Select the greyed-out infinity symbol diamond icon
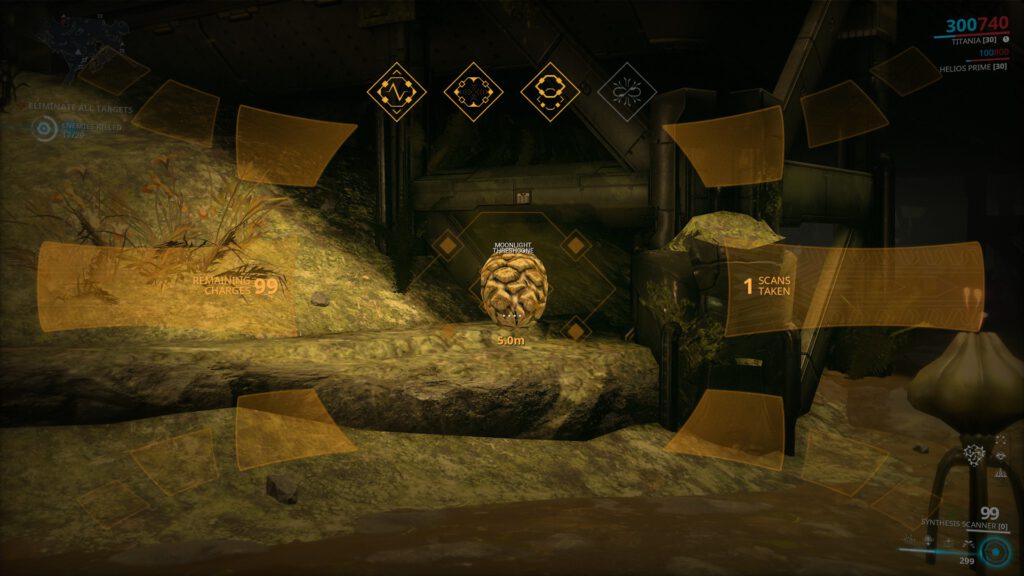This screenshot has width=1024, height=576. pyautogui.click(x=626, y=92)
